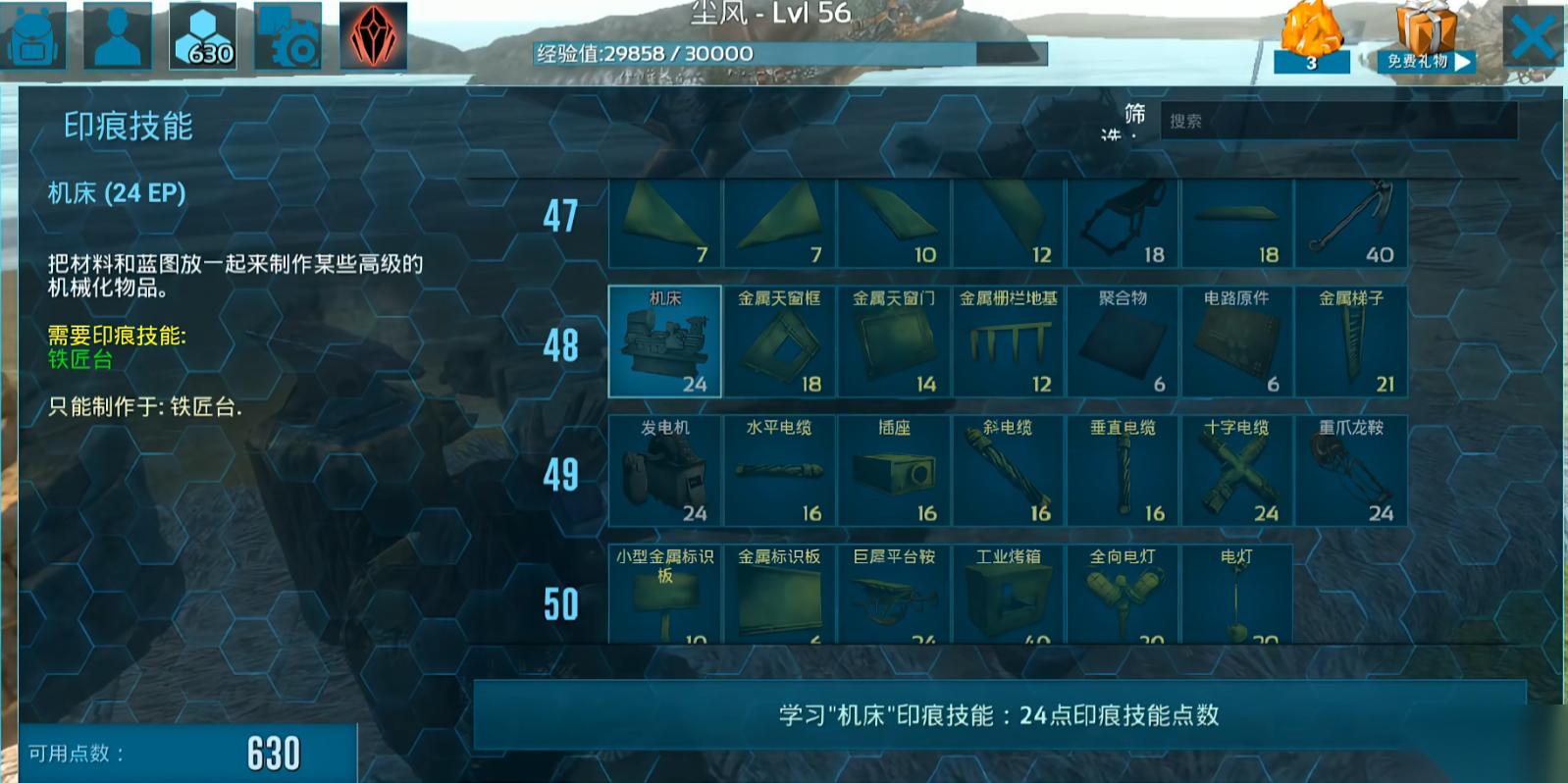
Task: Choose the 十字电缆 engram icon
Action: [1236, 469]
